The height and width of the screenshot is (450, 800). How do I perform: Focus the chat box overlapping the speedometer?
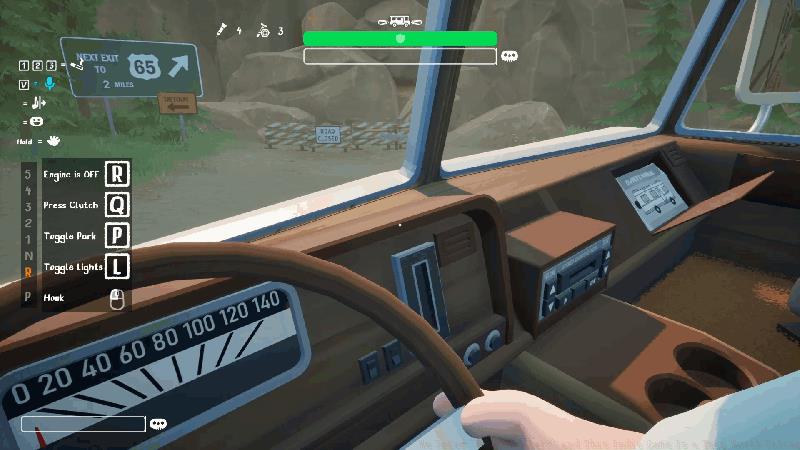tap(83, 424)
